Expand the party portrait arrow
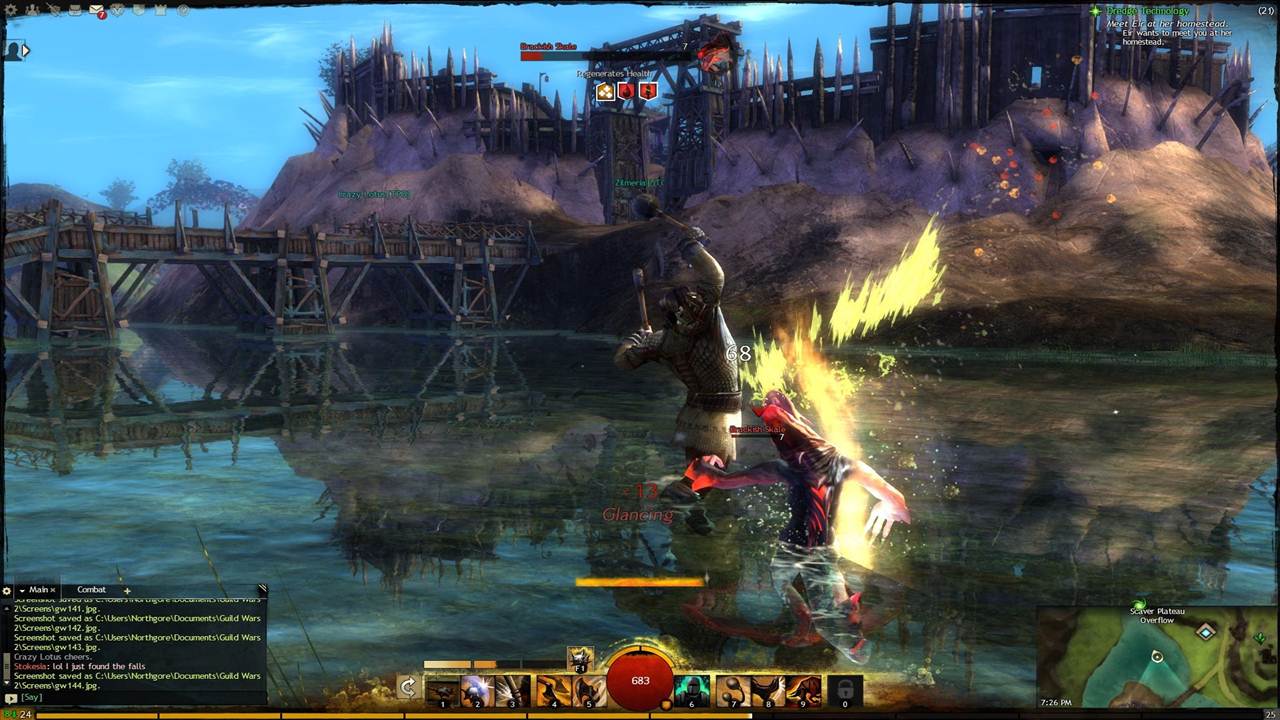Viewport: 1280px width, 720px height. tap(26, 50)
